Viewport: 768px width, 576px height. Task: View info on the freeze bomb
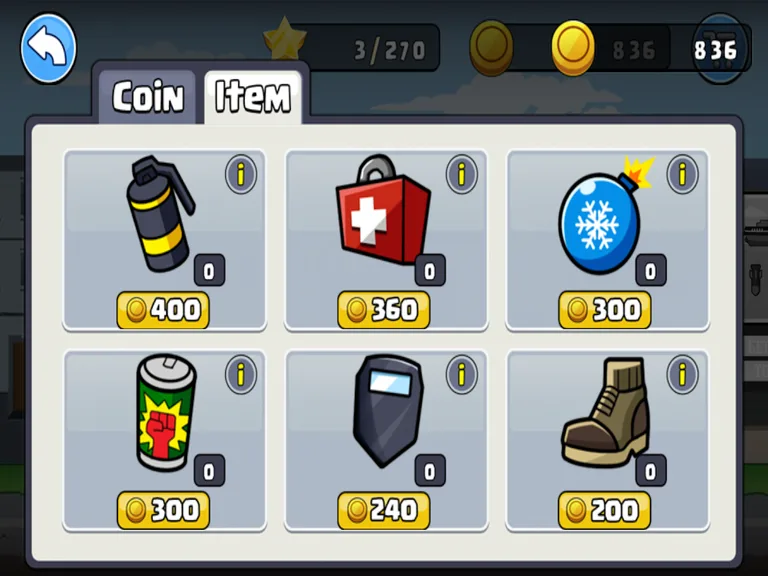click(x=682, y=175)
